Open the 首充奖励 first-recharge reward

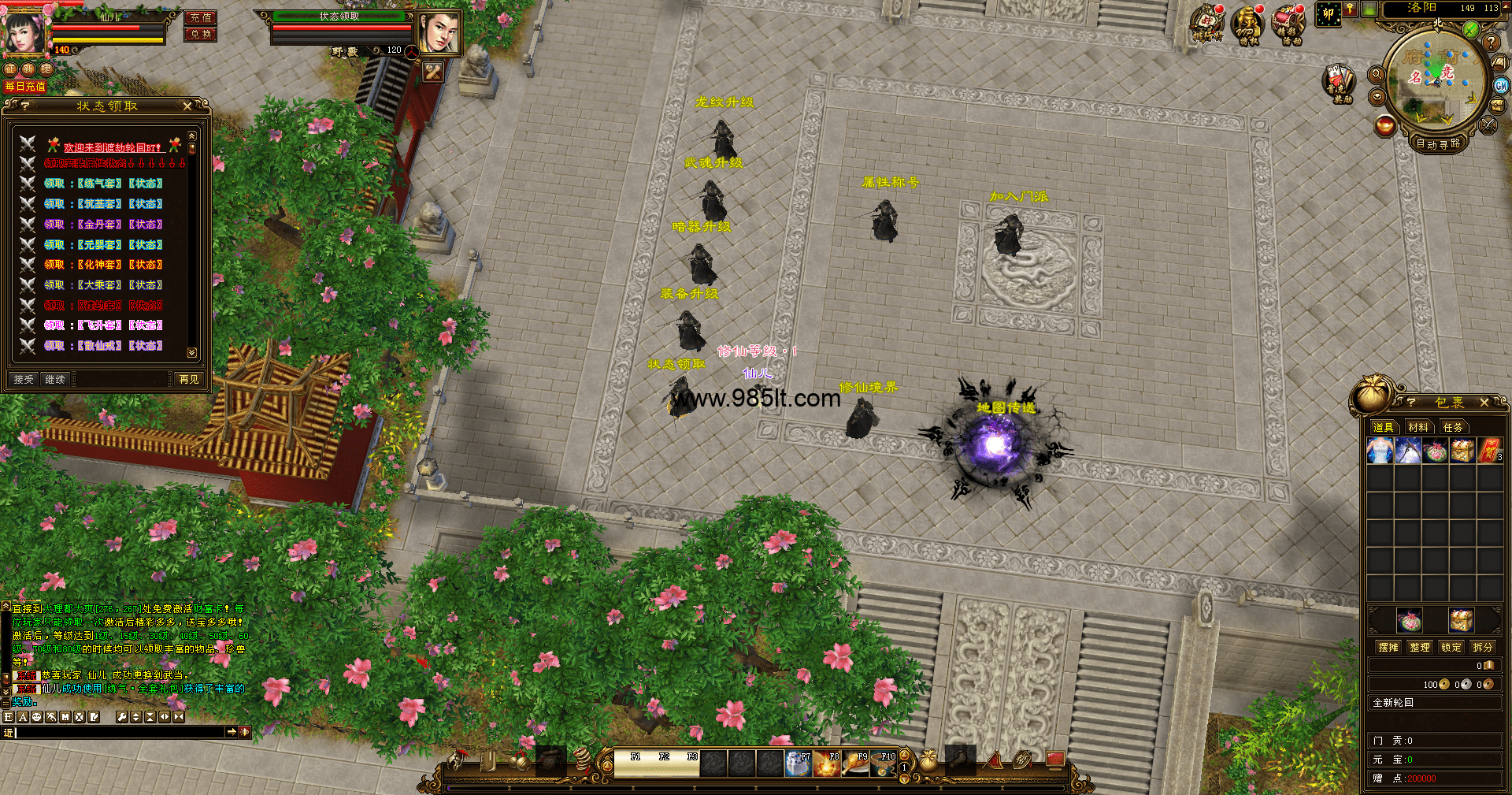pyautogui.click(x=1338, y=82)
